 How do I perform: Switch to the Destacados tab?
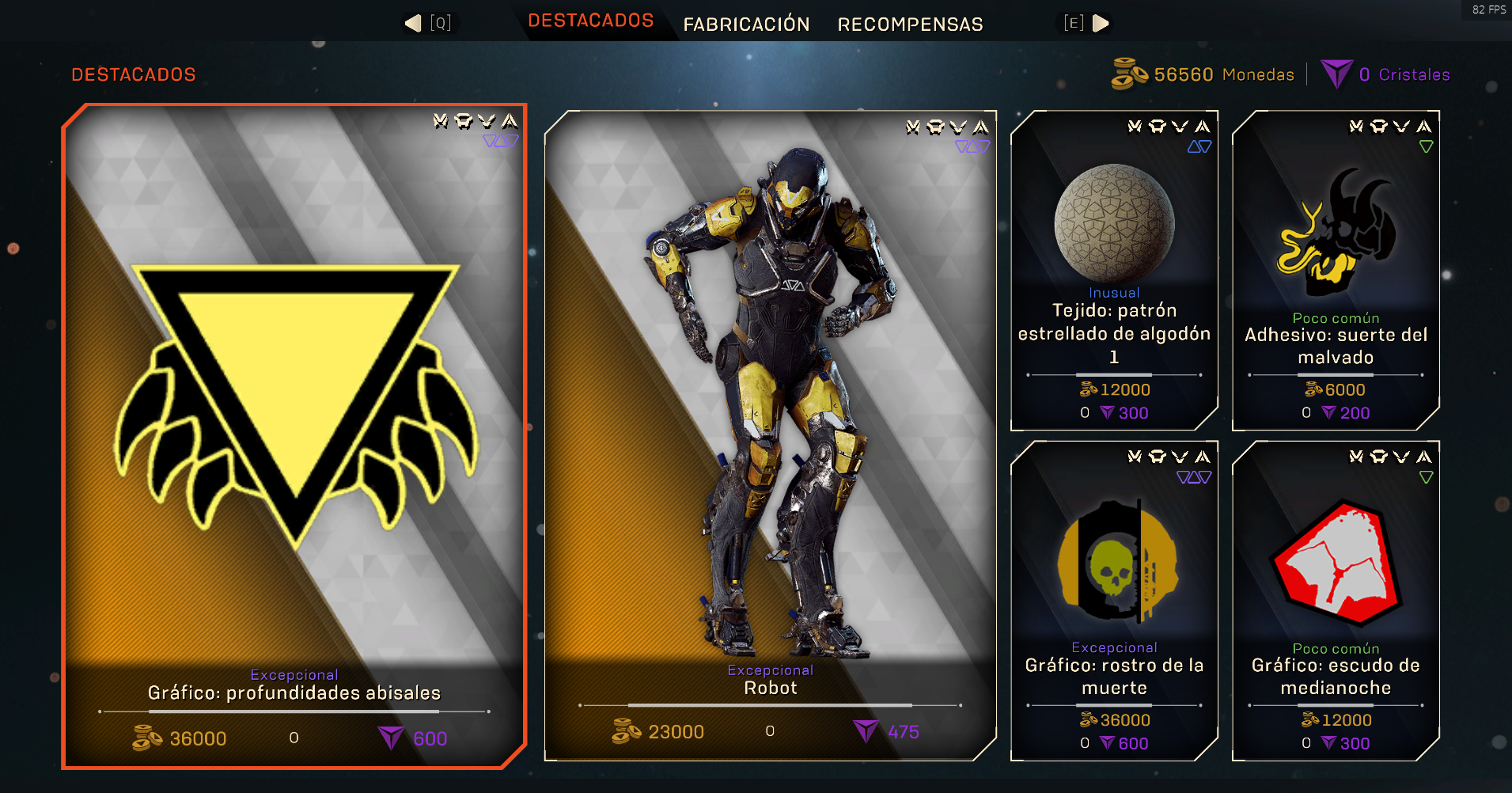[x=590, y=21]
